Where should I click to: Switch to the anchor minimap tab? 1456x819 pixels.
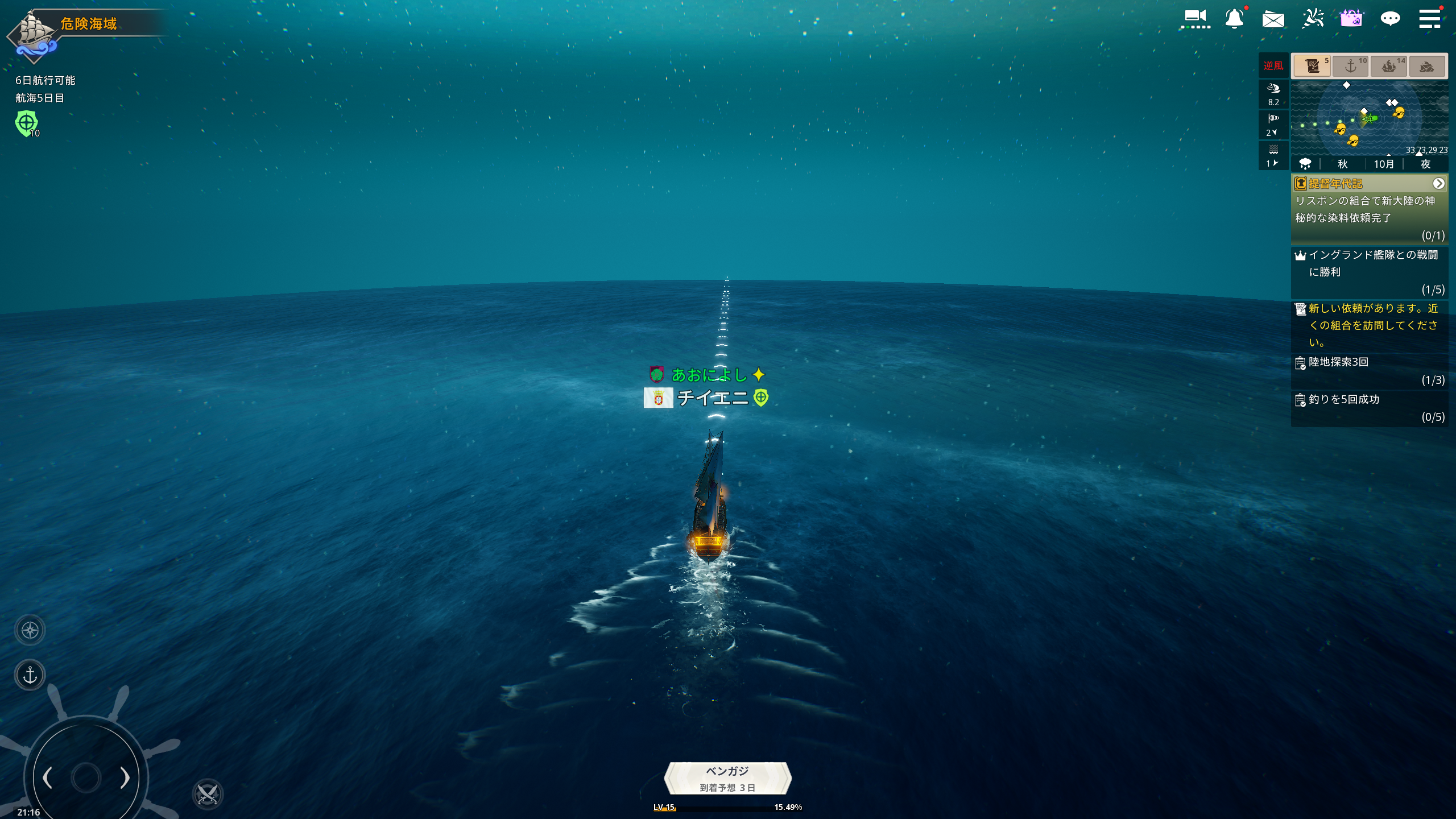click(1351, 66)
